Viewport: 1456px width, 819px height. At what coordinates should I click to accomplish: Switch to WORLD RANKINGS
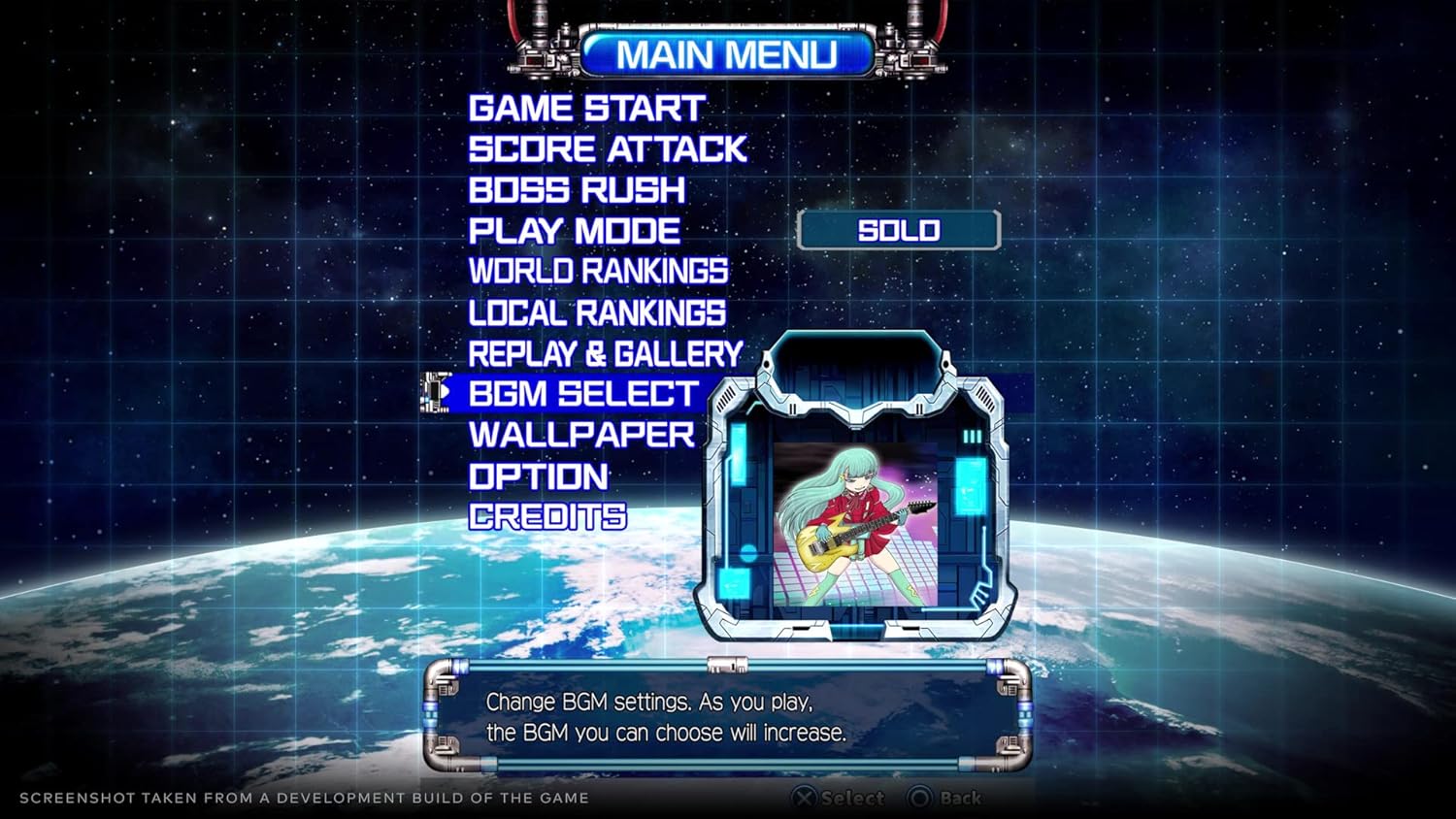pos(598,271)
